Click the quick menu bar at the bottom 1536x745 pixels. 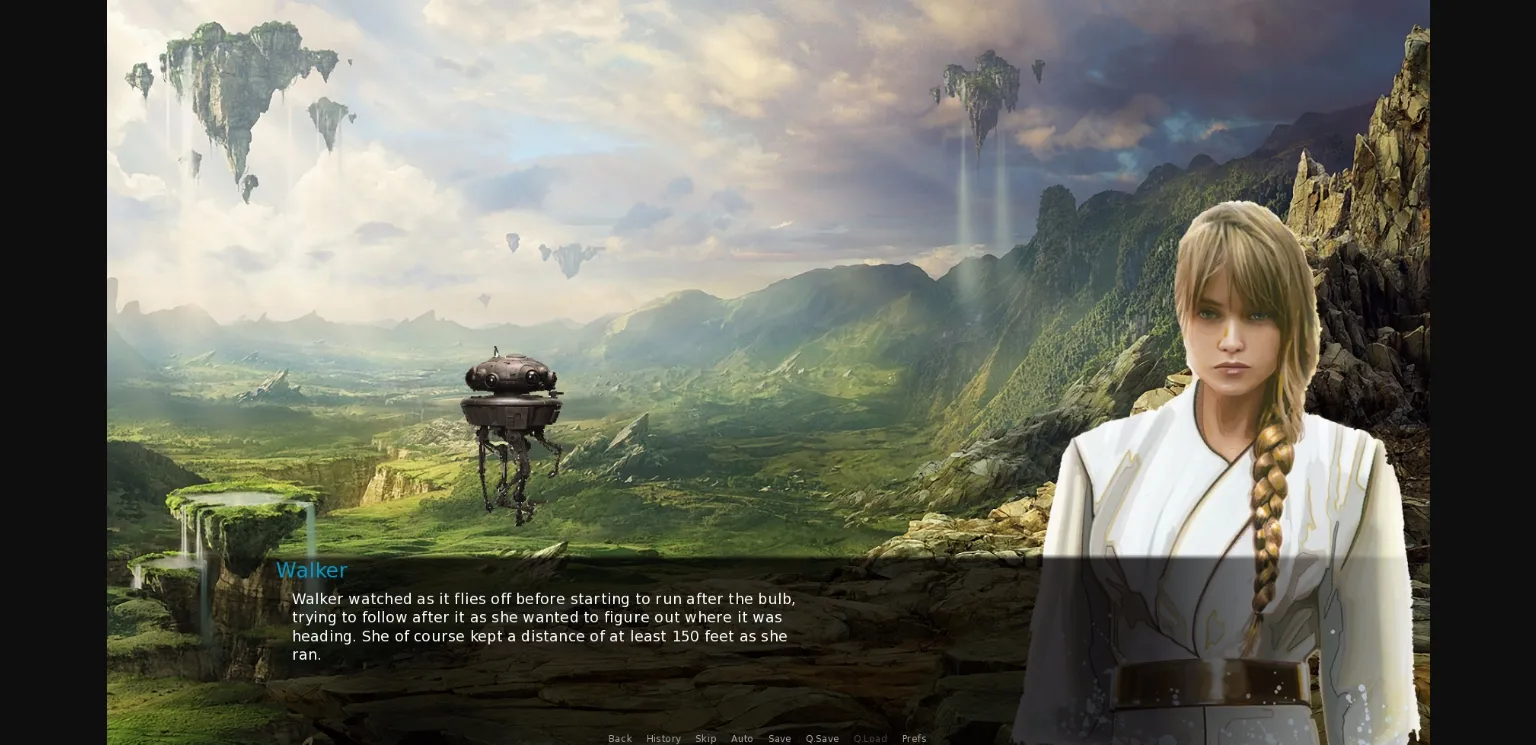tap(768, 738)
